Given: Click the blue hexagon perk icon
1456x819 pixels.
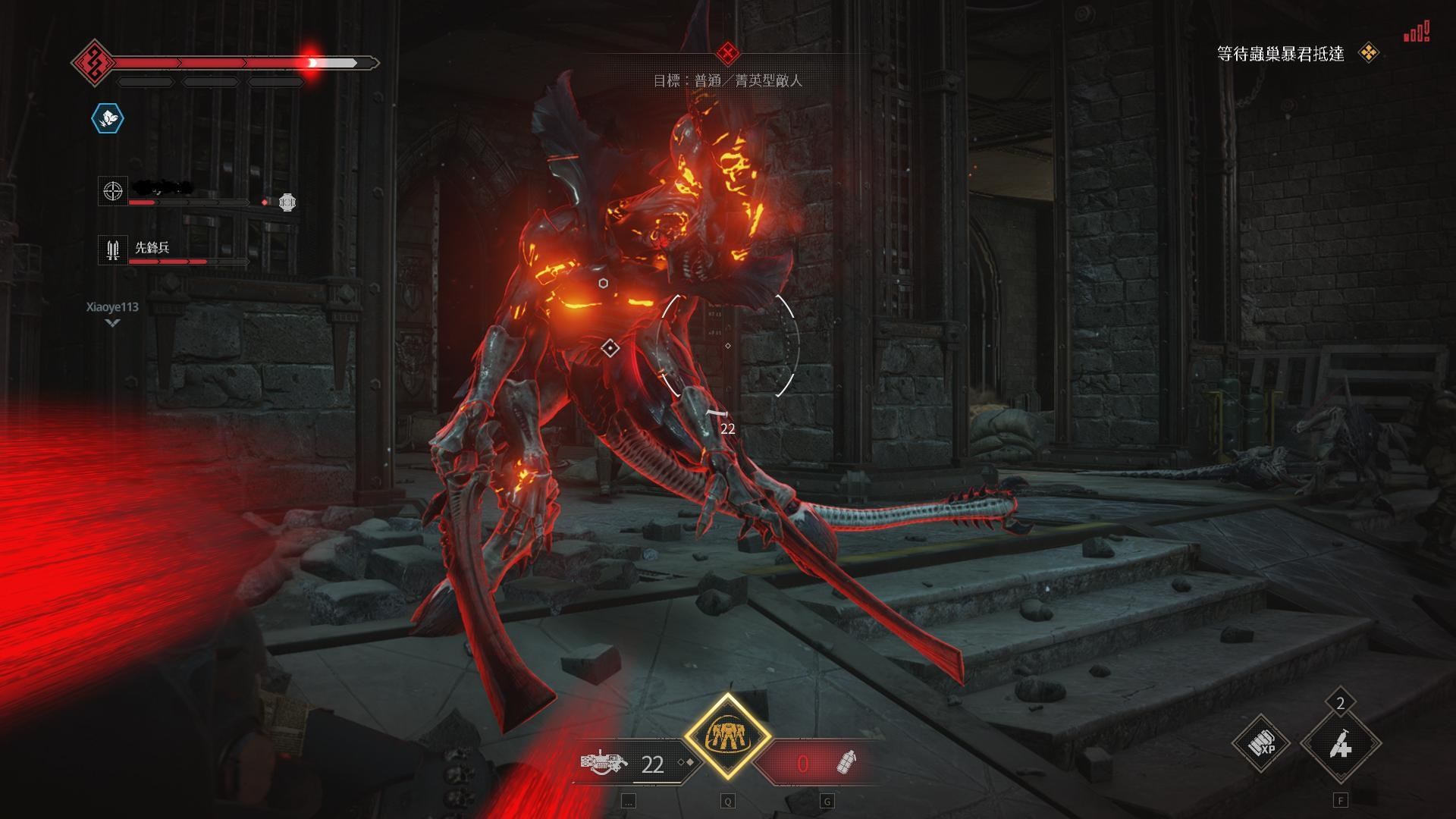Looking at the screenshot, I should pos(108,118).
